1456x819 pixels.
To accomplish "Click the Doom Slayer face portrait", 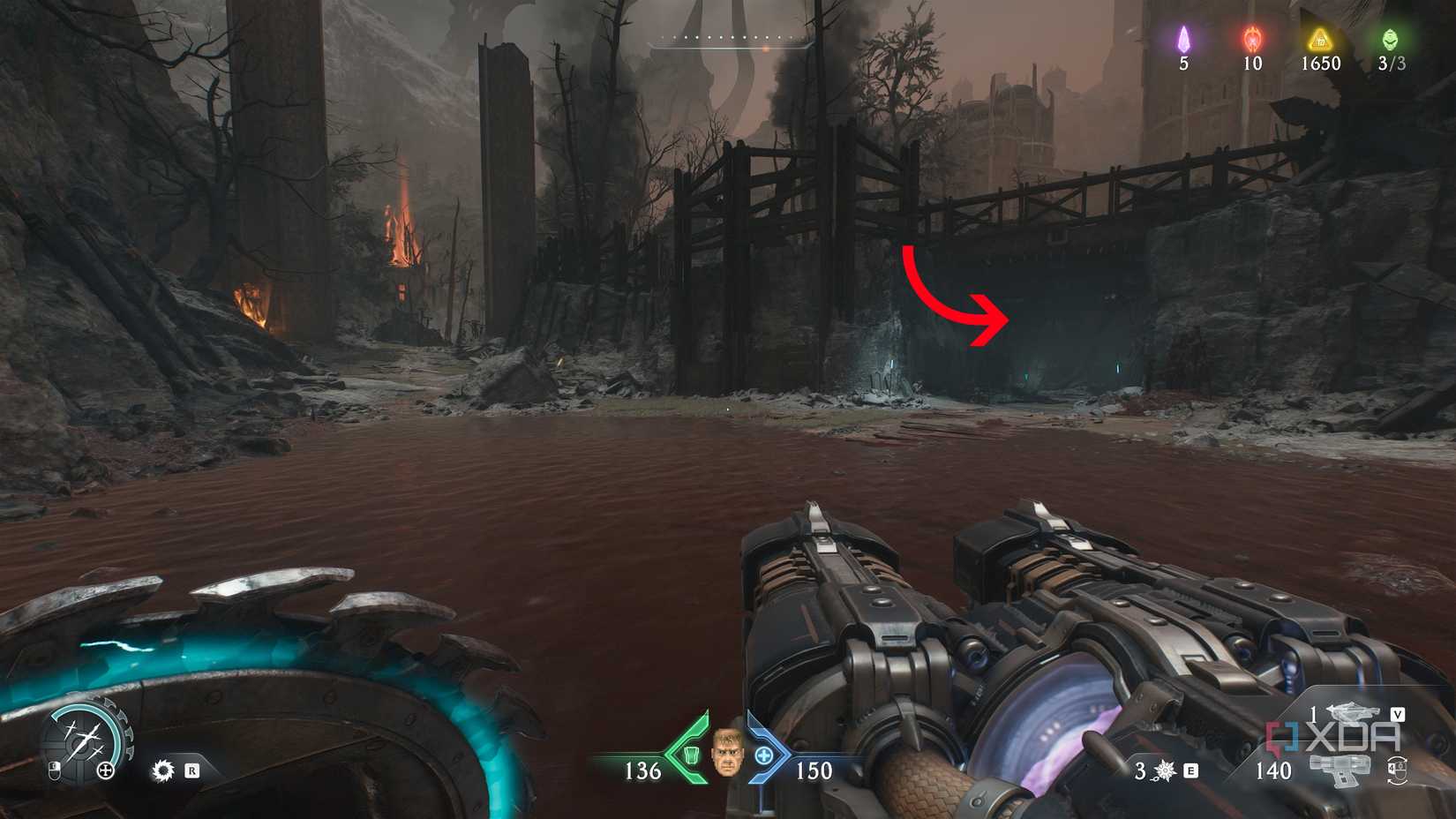I will tap(726, 753).
